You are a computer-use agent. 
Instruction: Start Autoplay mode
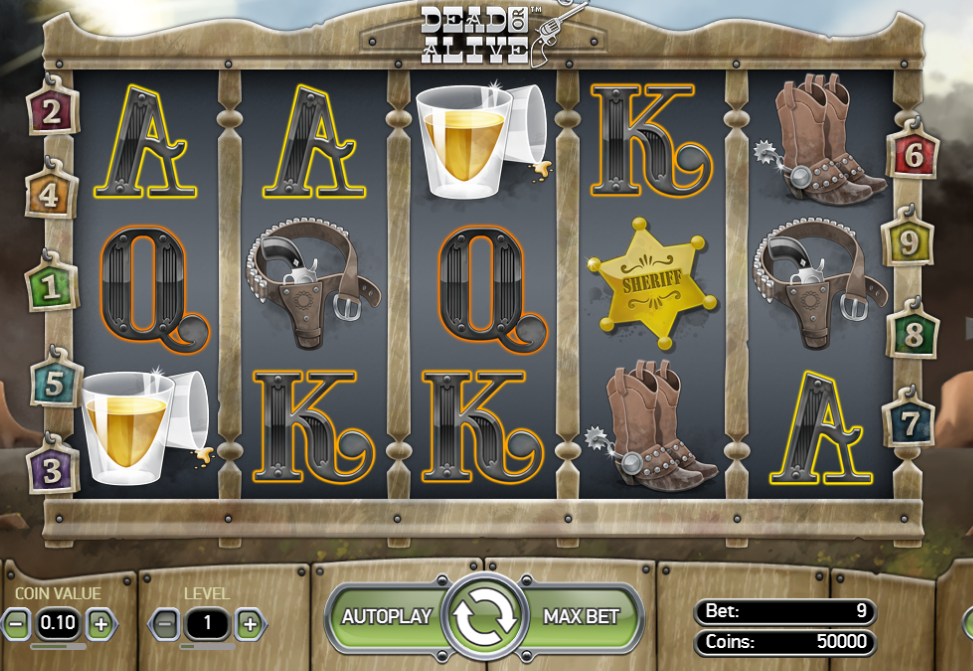tap(386, 617)
